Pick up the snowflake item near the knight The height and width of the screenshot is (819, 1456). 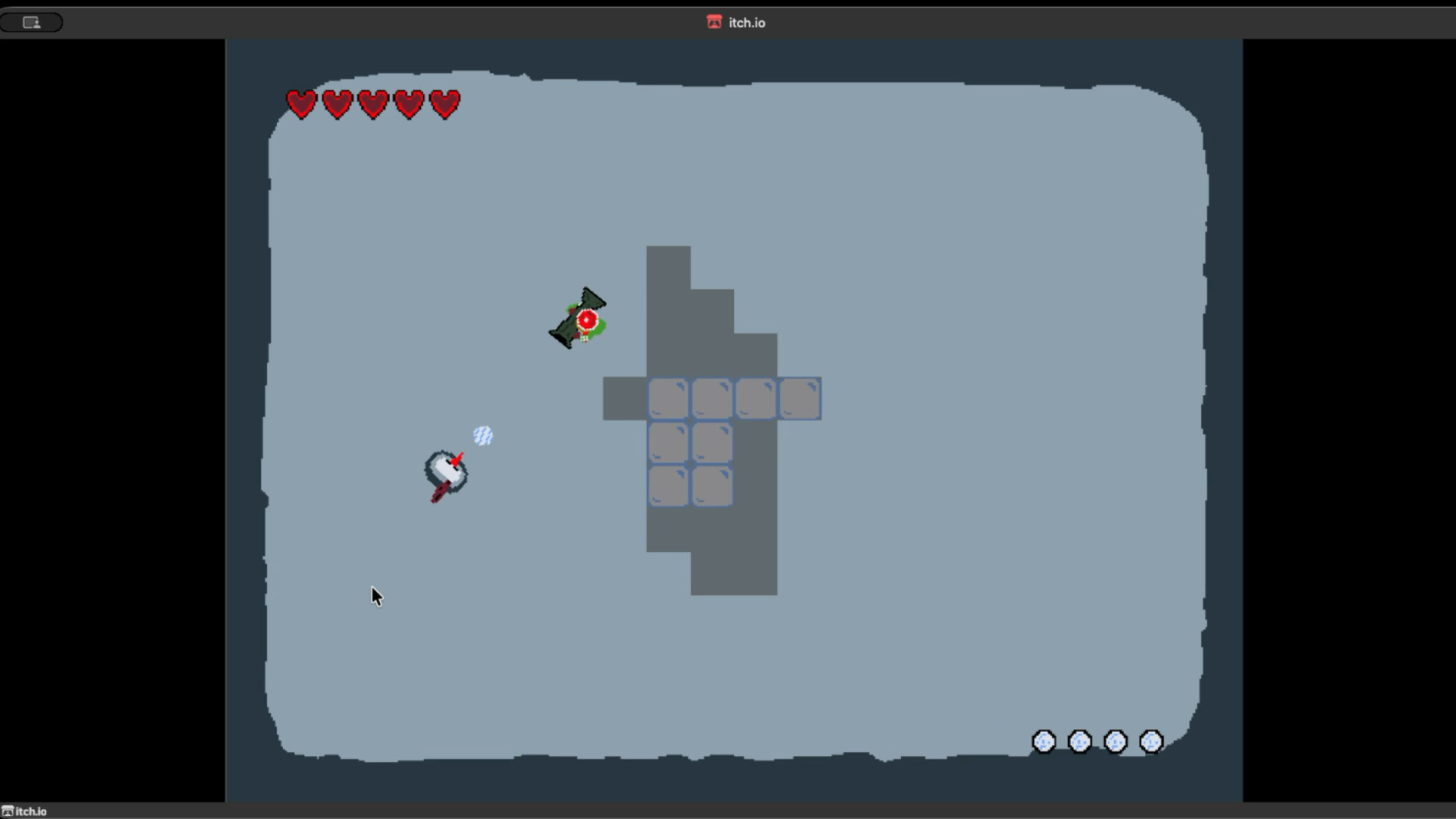point(482,435)
